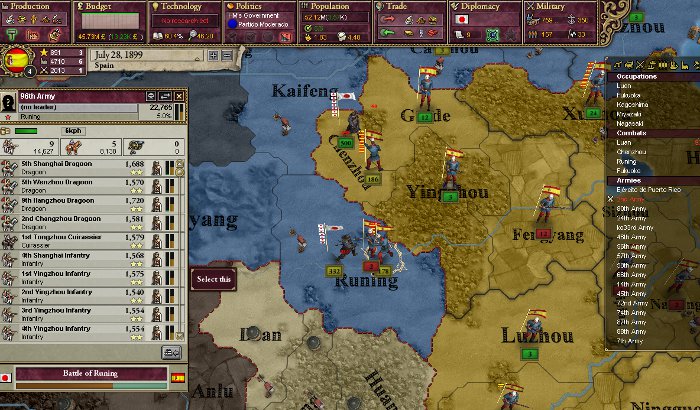The height and width of the screenshot is (410, 700).
Task: Click the Spain flag emblem
Action: (x=15, y=59)
